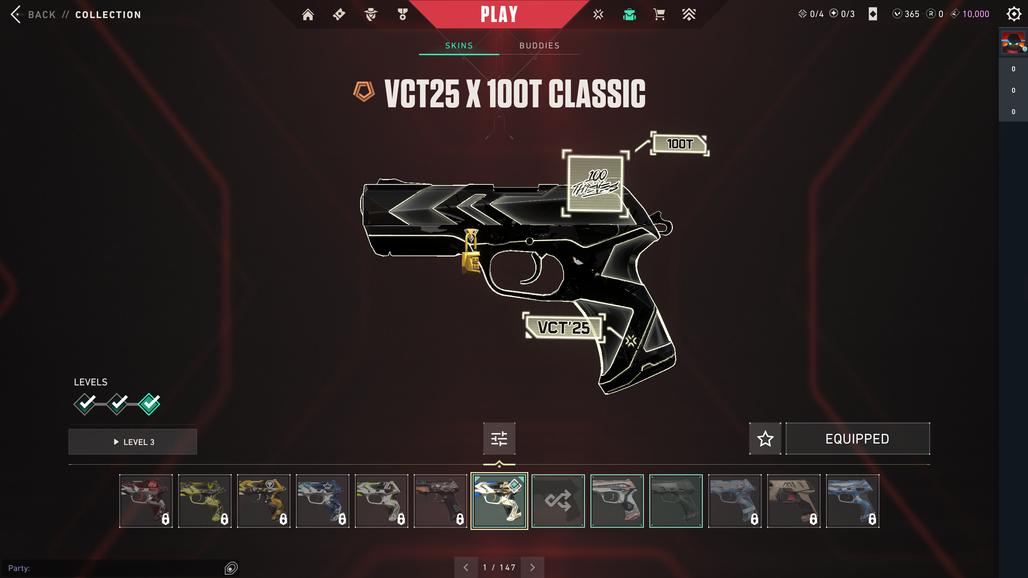Select the first level checkmark diamond
Viewport: 1028px width, 578px height.
pyautogui.click(x=87, y=404)
